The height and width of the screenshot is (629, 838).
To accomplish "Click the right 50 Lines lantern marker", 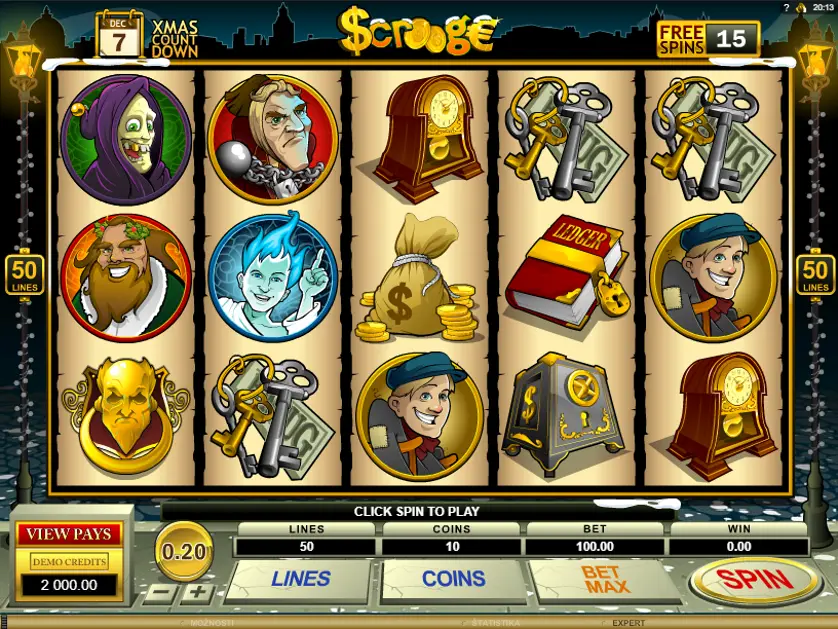I will coord(816,274).
